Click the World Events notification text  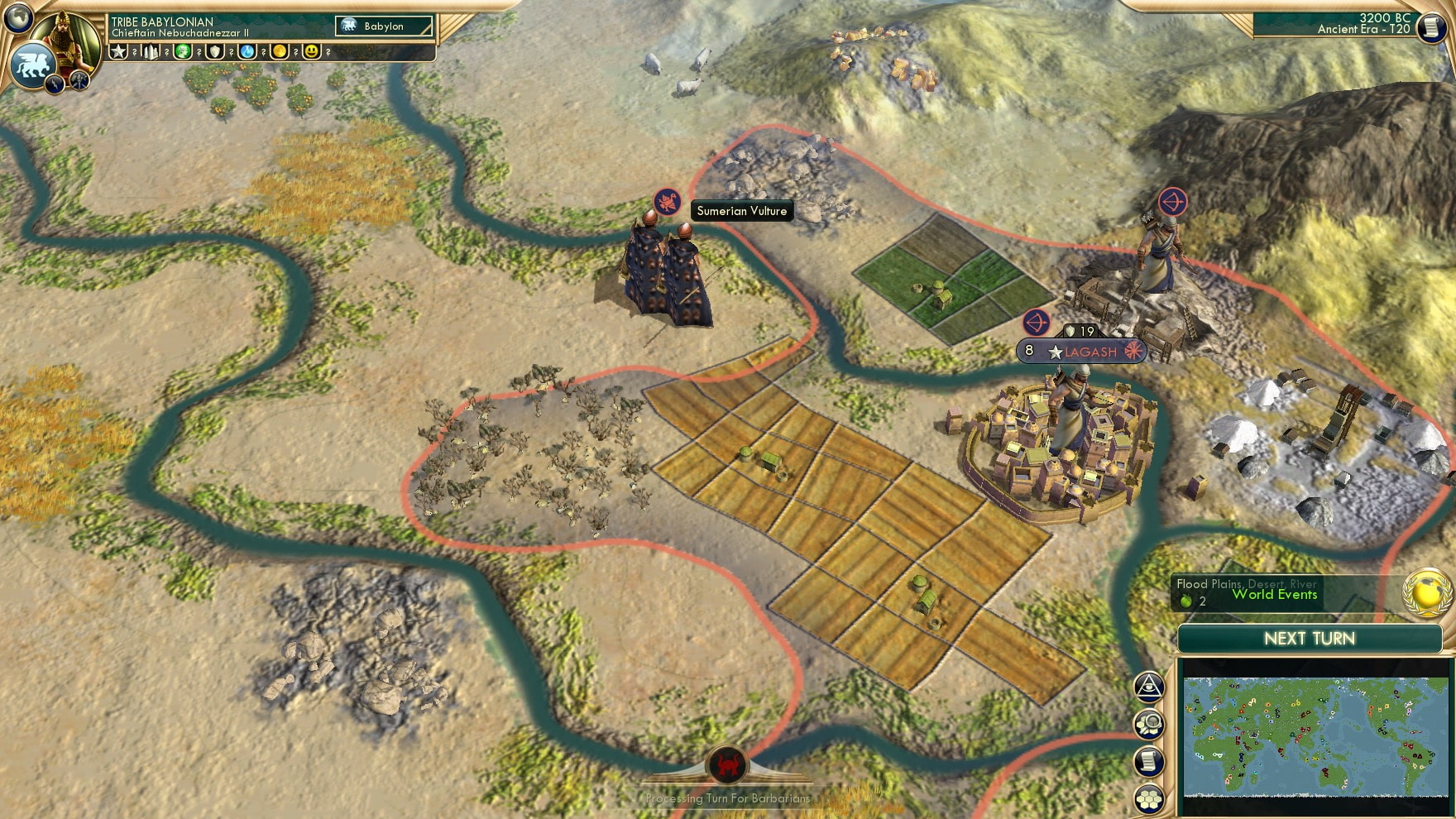click(1275, 594)
